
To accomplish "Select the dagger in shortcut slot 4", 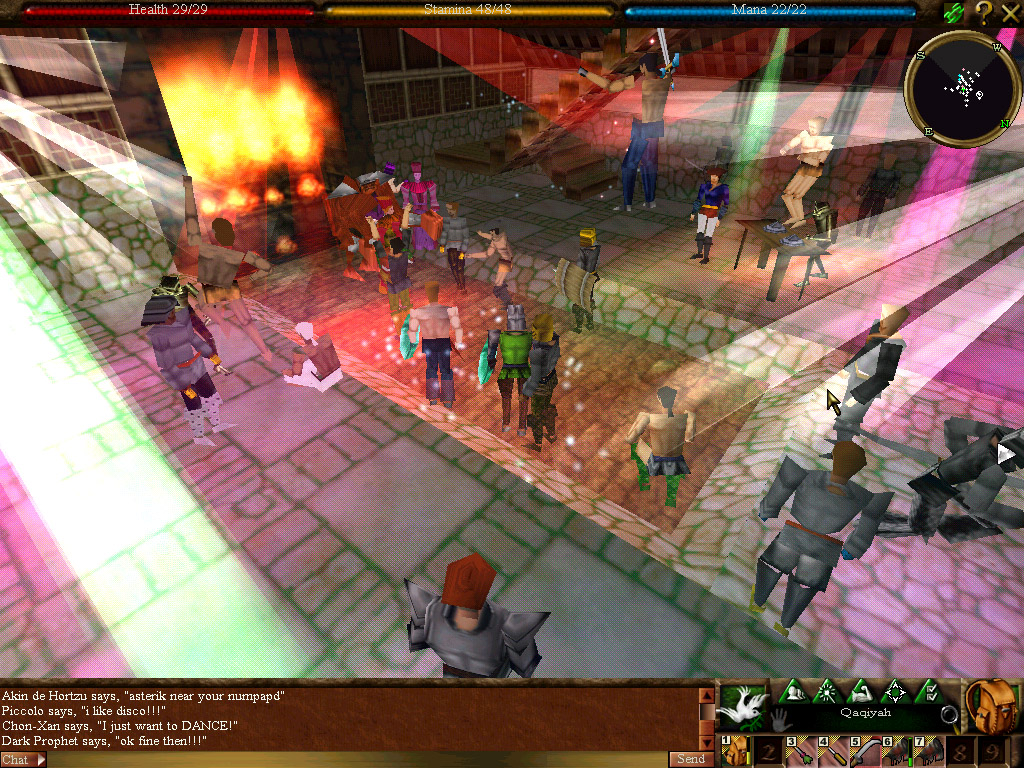I will (x=831, y=752).
